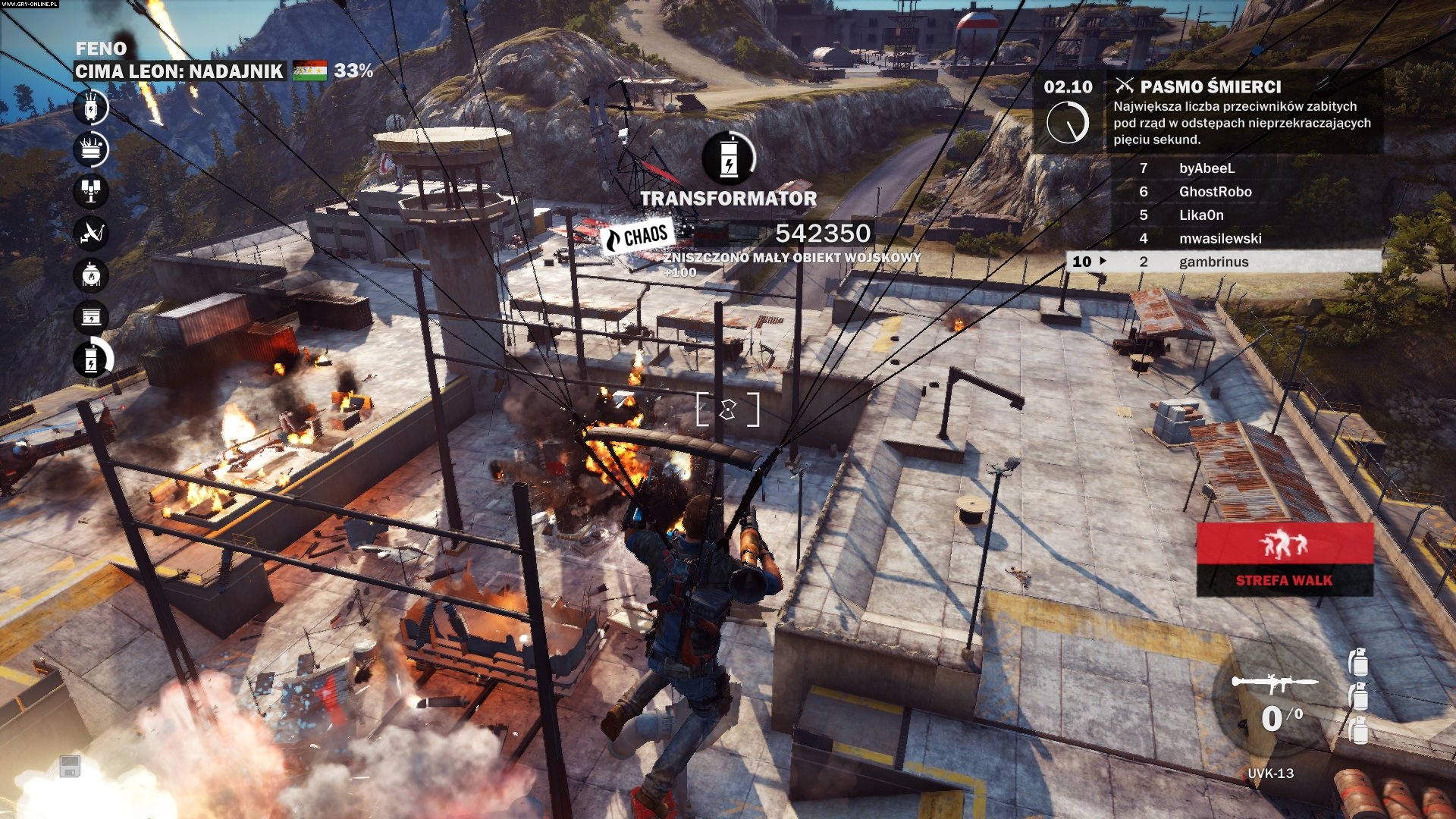Image resolution: width=1456 pixels, height=819 pixels.
Task: Select the transformer objective icon
Action: (x=91, y=110)
